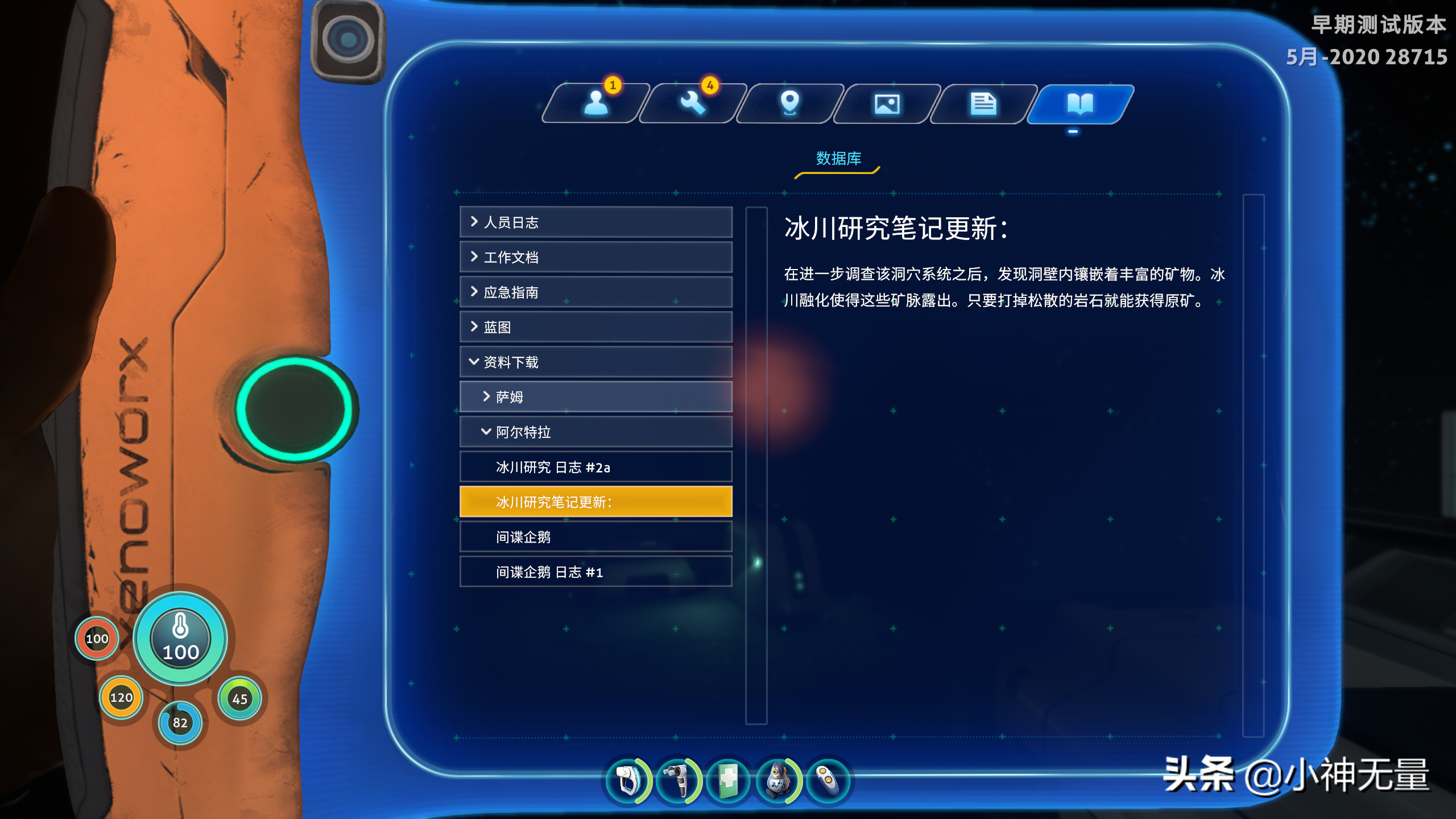Expand the 人员日志 section

tap(595, 223)
